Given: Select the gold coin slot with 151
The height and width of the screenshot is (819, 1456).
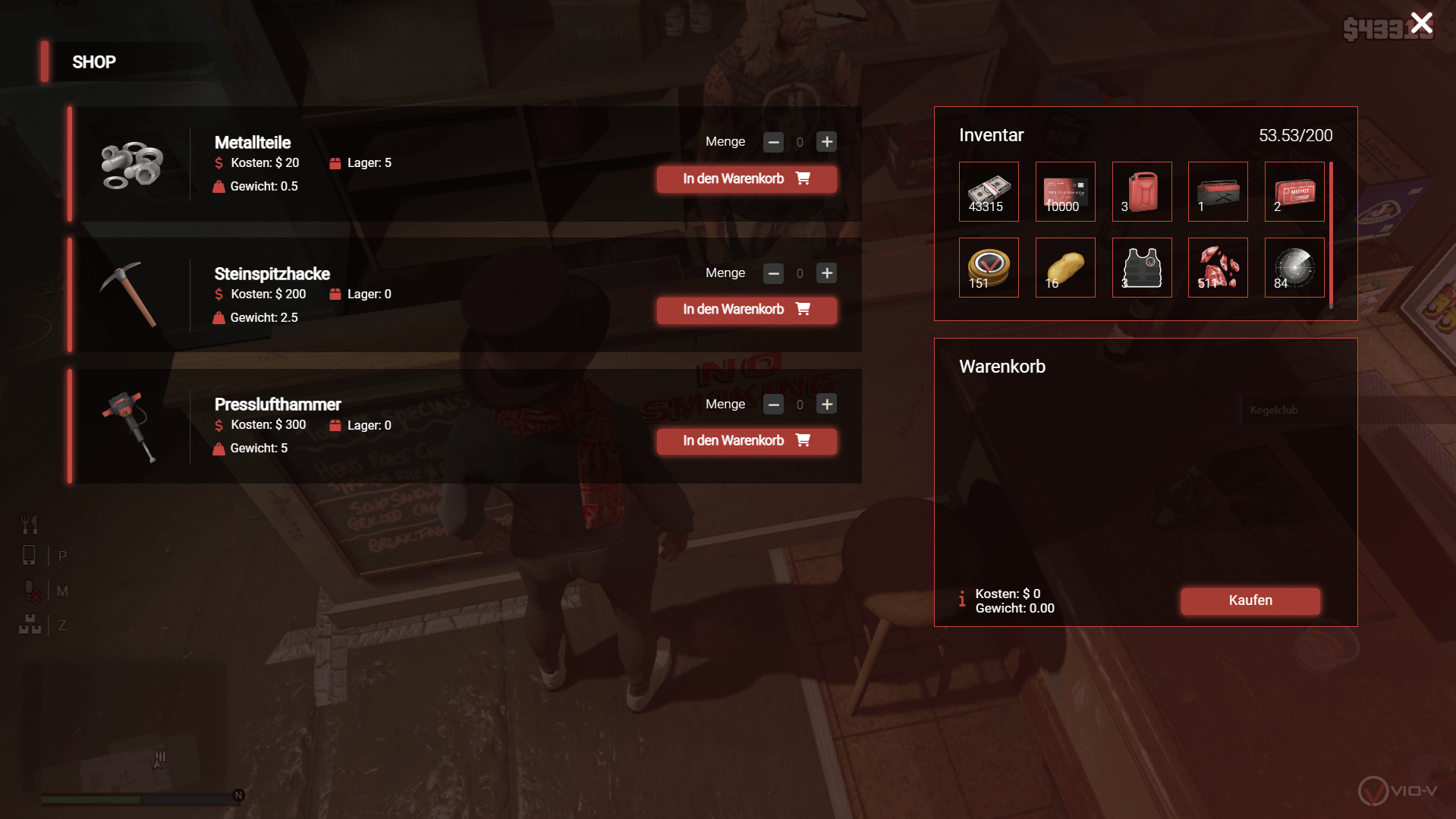Looking at the screenshot, I should coord(989,267).
